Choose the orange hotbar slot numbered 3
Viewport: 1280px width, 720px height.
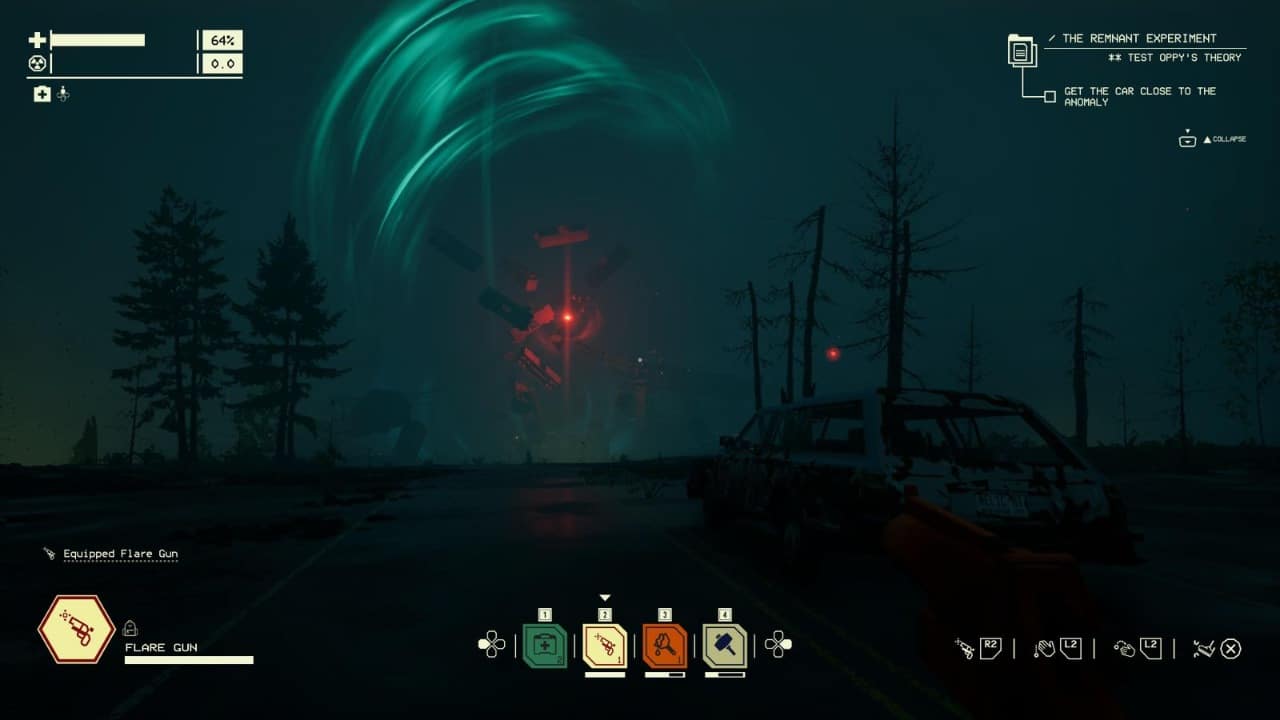(665, 645)
